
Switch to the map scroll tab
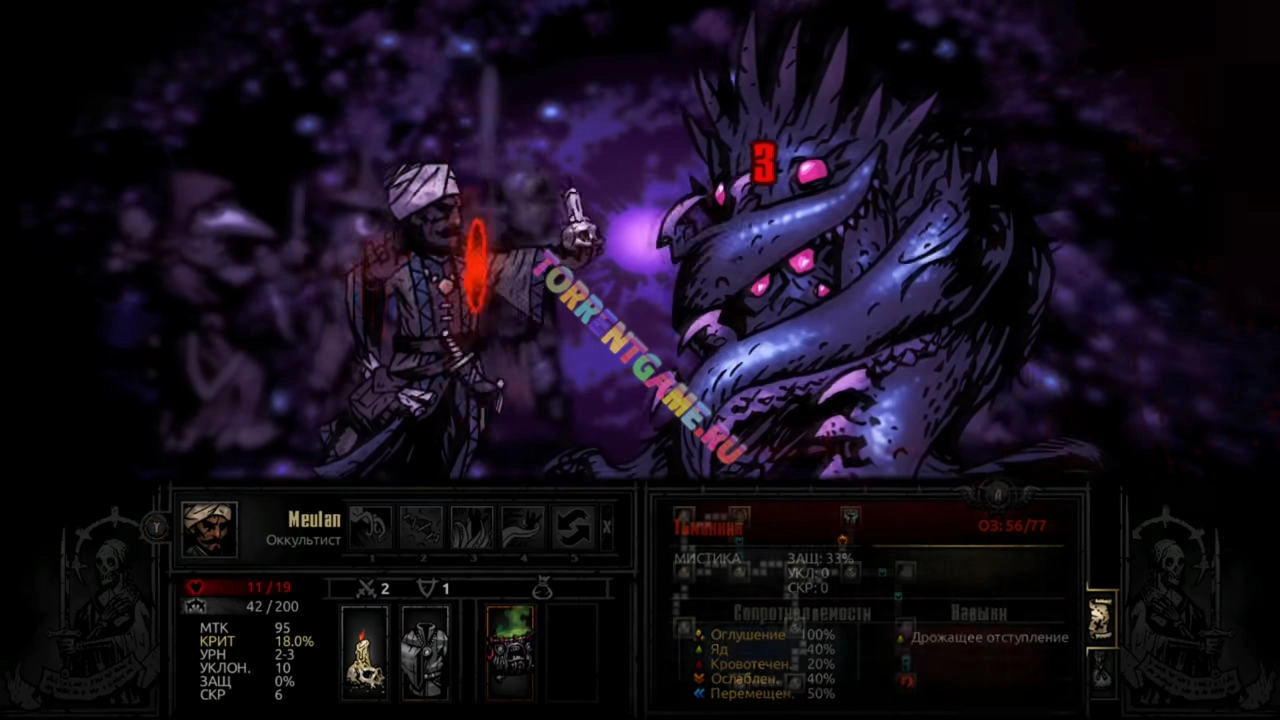[x=1100, y=620]
